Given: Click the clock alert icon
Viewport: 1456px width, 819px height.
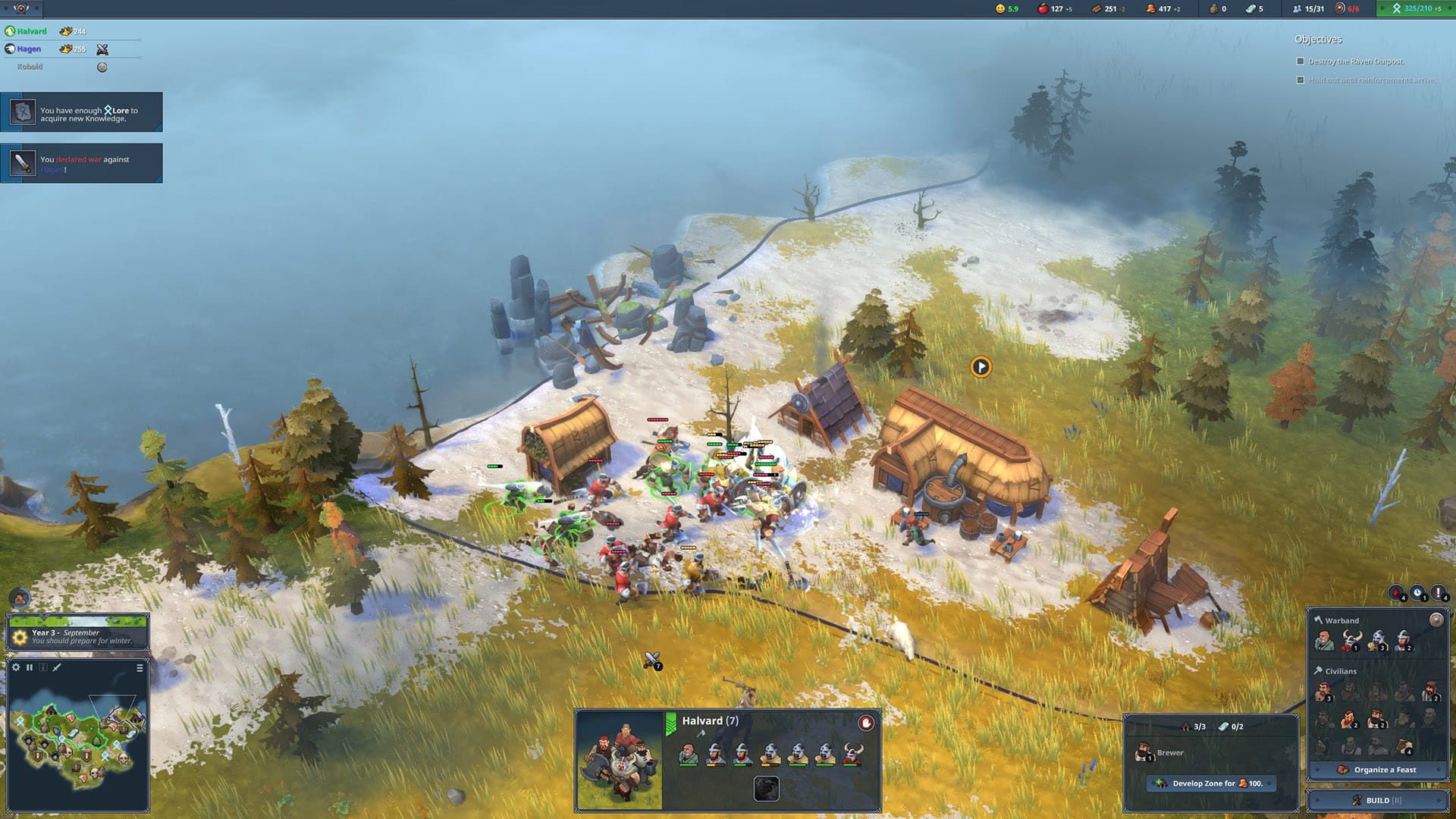Looking at the screenshot, I should 1417,593.
